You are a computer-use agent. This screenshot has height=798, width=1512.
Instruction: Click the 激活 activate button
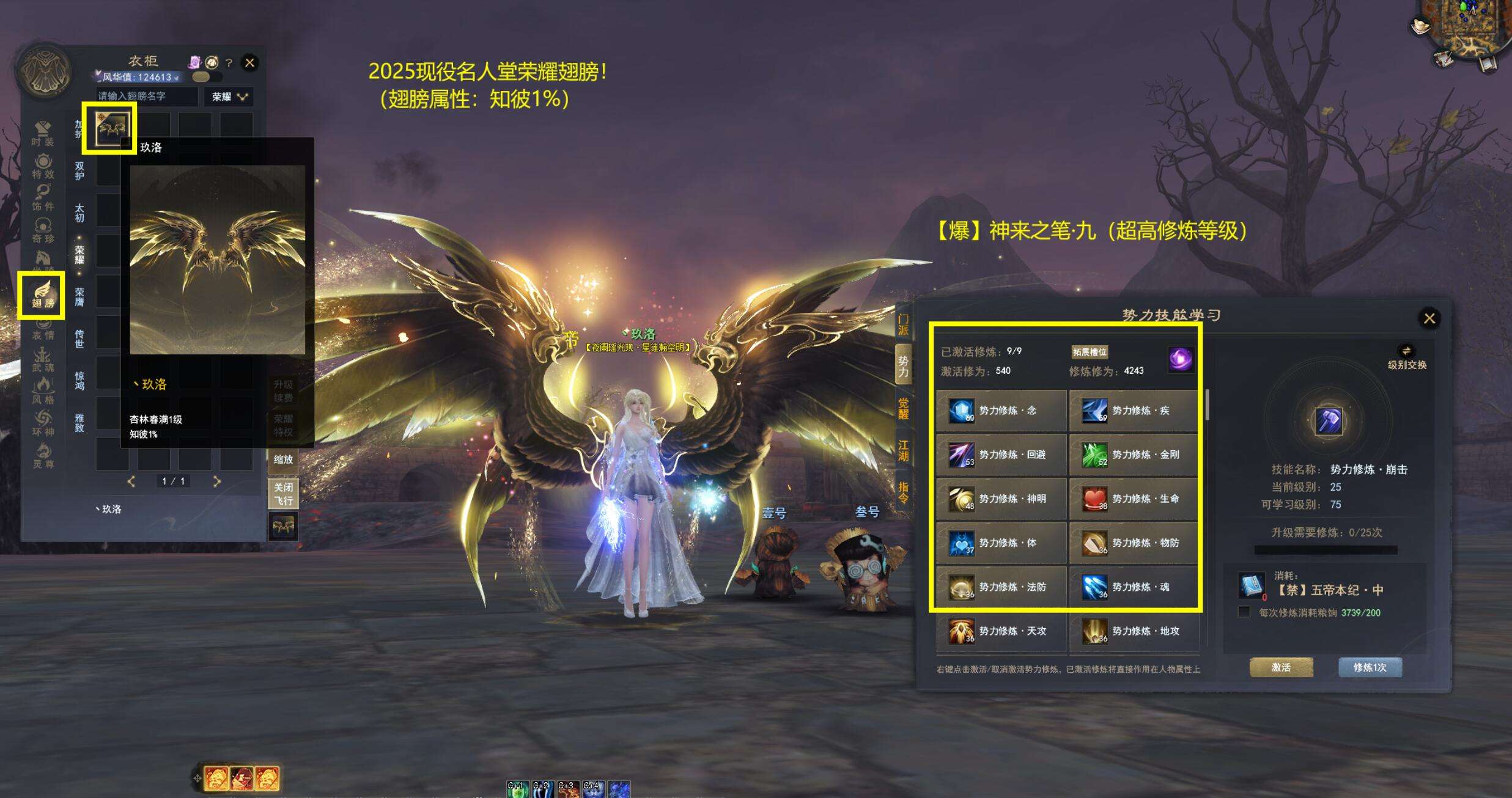pyautogui.click(x=1281, y=667)
